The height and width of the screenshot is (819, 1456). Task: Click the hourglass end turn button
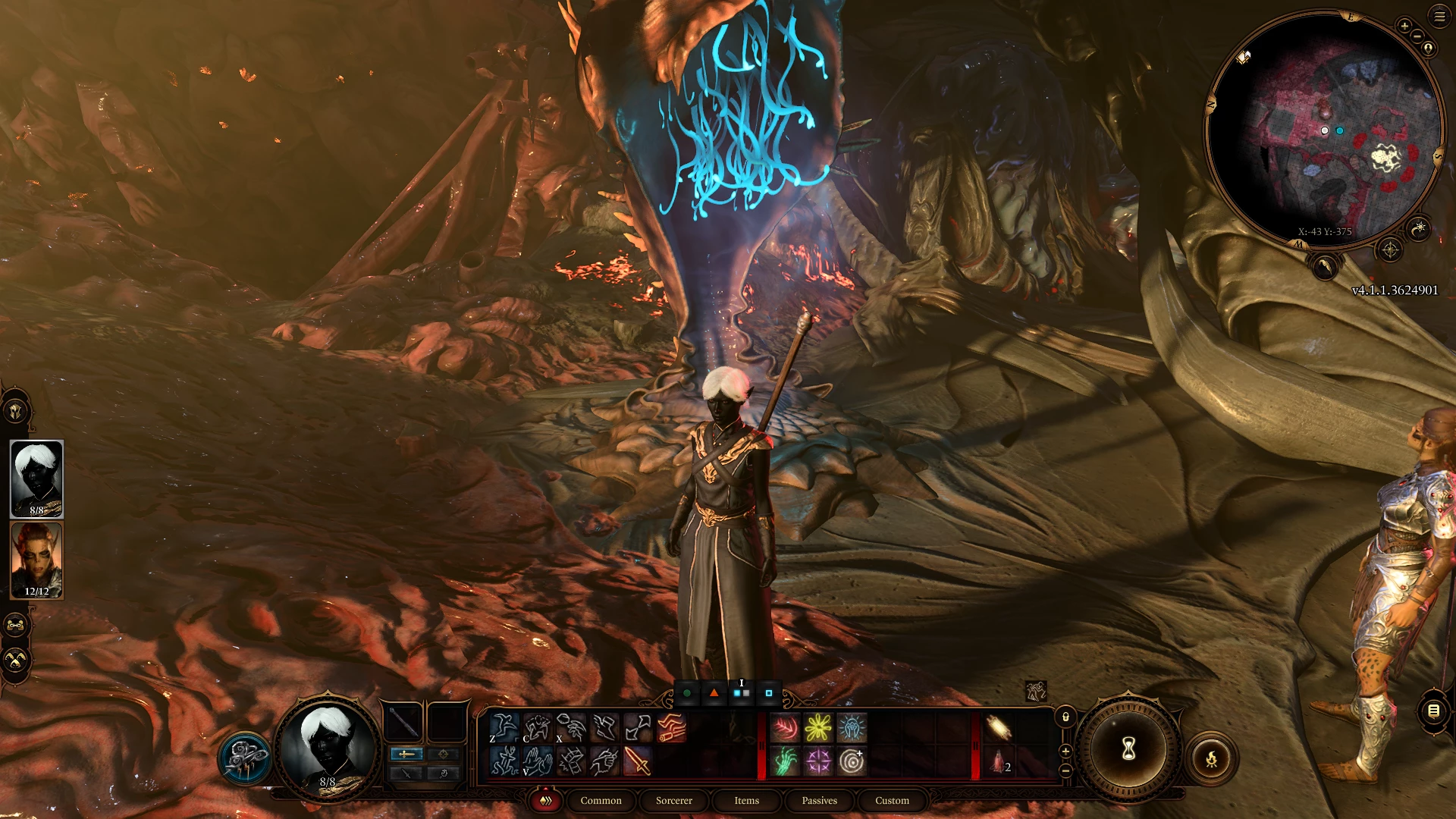[x=1128, y=749]
